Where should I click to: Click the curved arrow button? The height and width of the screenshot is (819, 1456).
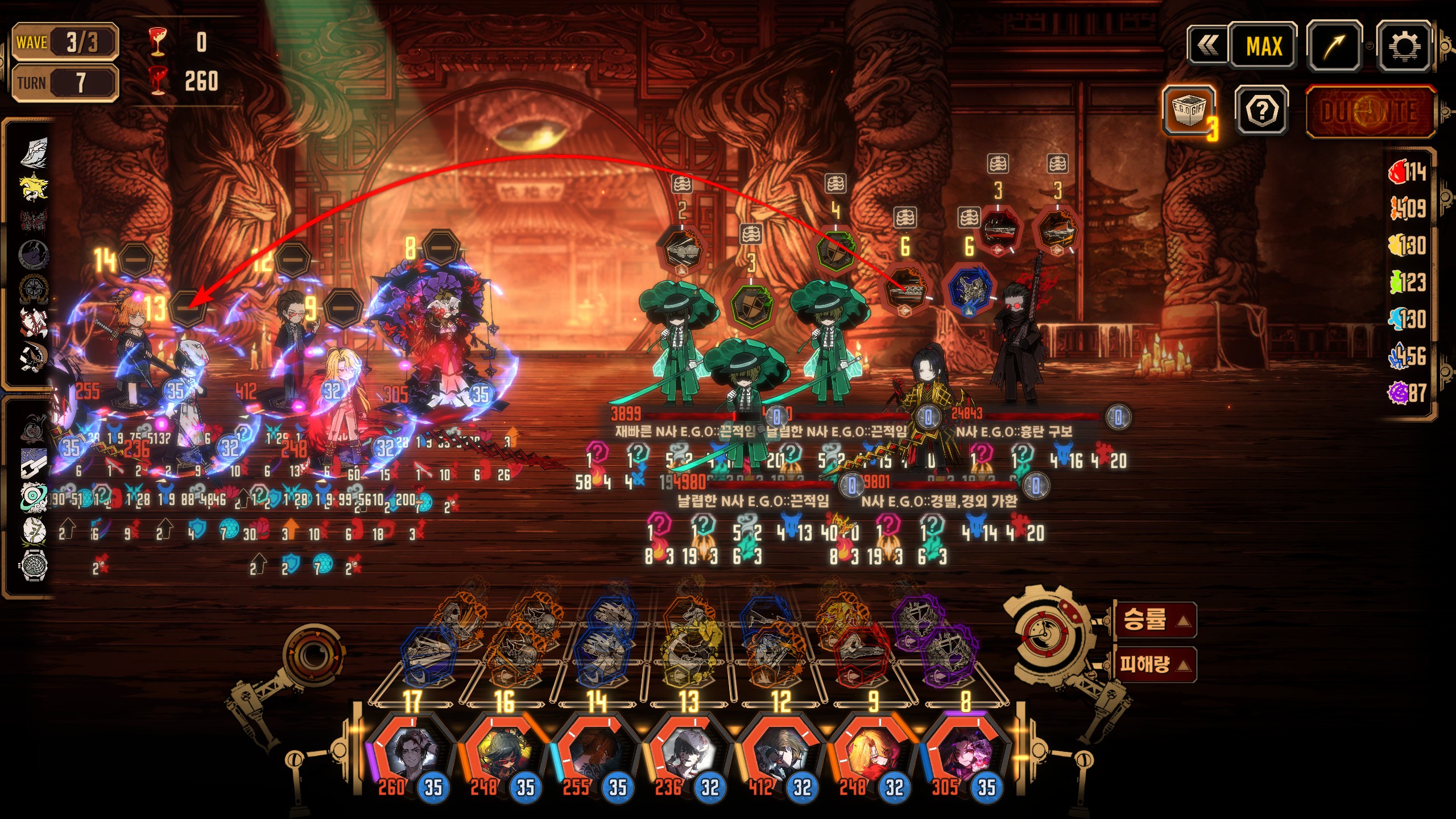tap(1334, 47)
